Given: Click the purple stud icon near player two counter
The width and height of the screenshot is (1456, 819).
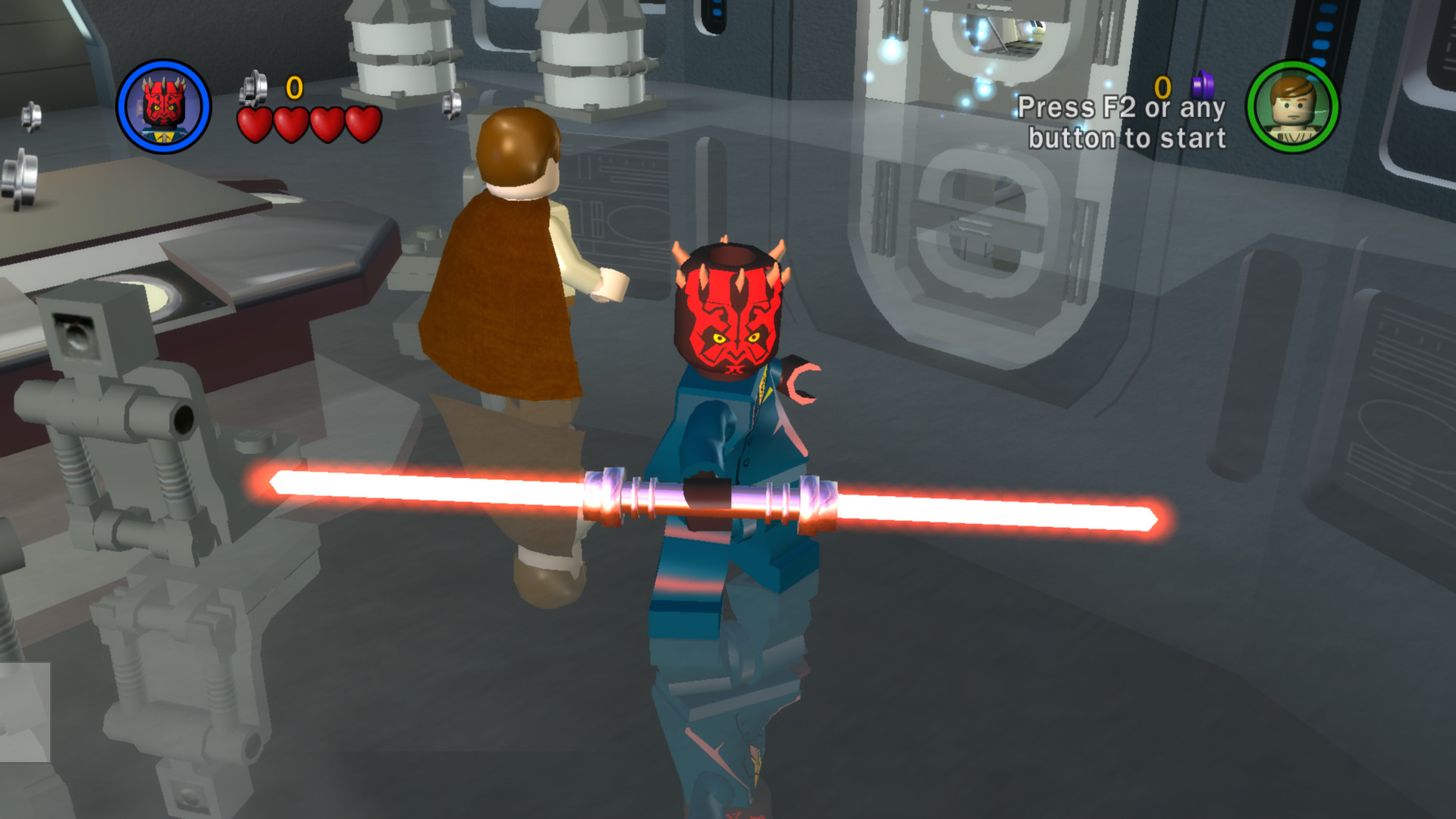Looking at the screenshot, I should click(x=1202, y=85).
